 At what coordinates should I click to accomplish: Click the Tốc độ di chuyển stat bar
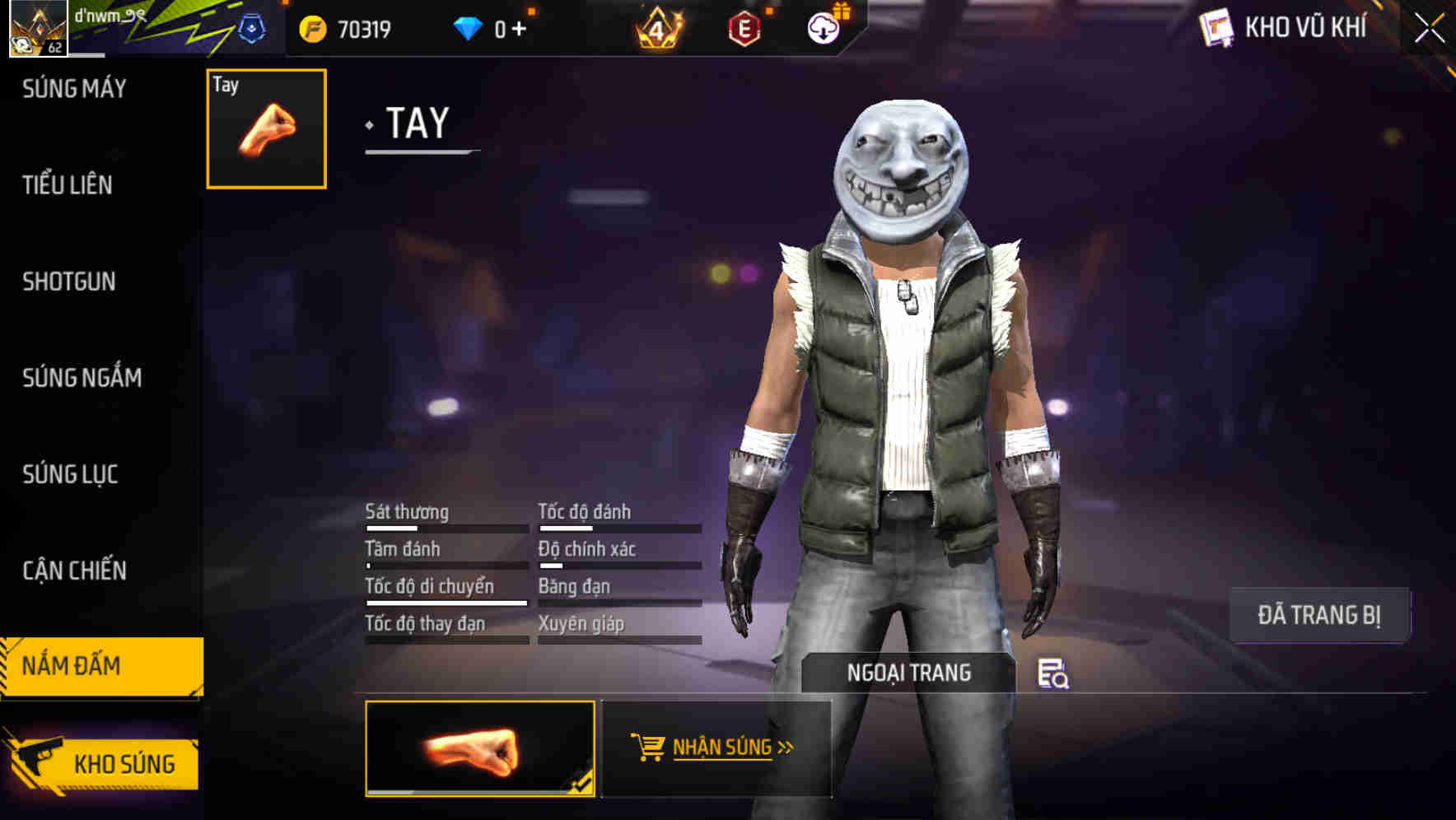[x=445, y=602]
